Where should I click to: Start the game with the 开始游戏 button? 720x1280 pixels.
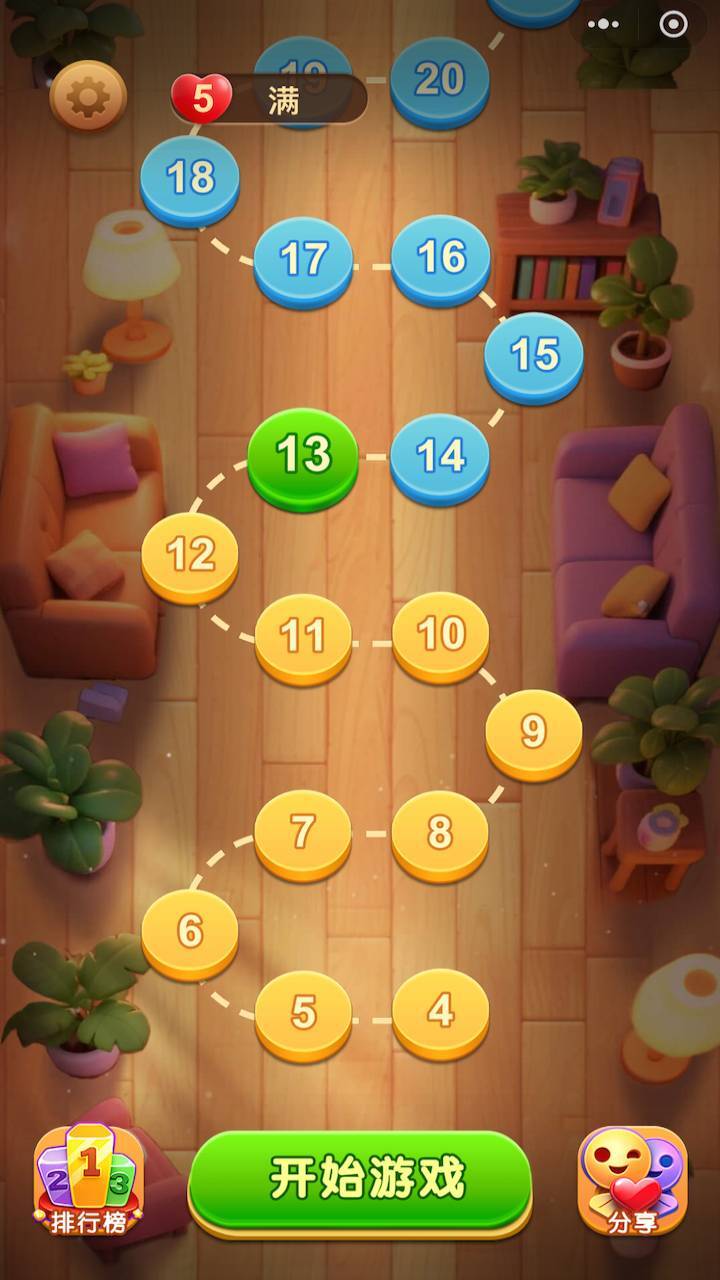coord(360,1180)
